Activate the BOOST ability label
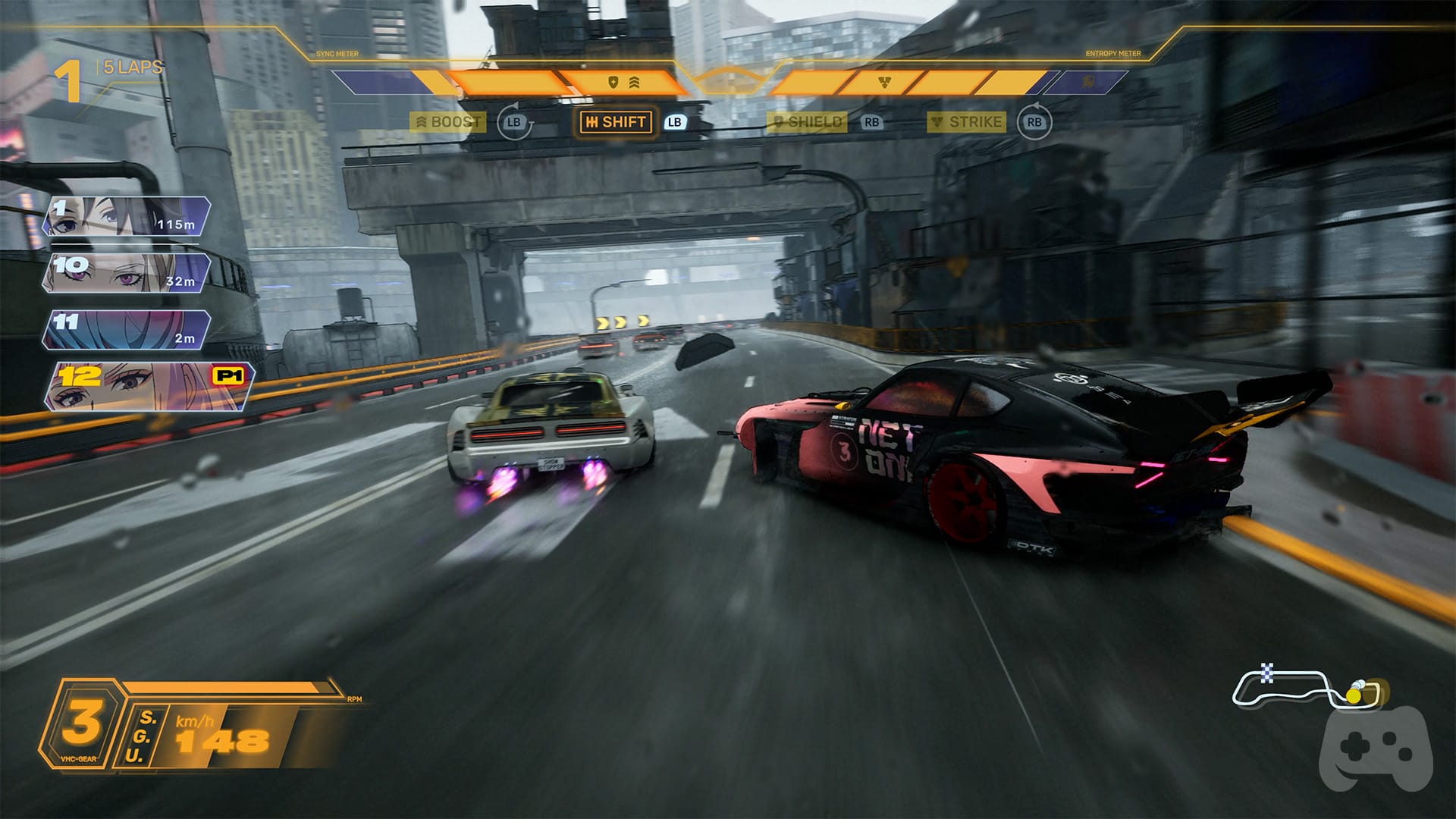 (448, 122)
